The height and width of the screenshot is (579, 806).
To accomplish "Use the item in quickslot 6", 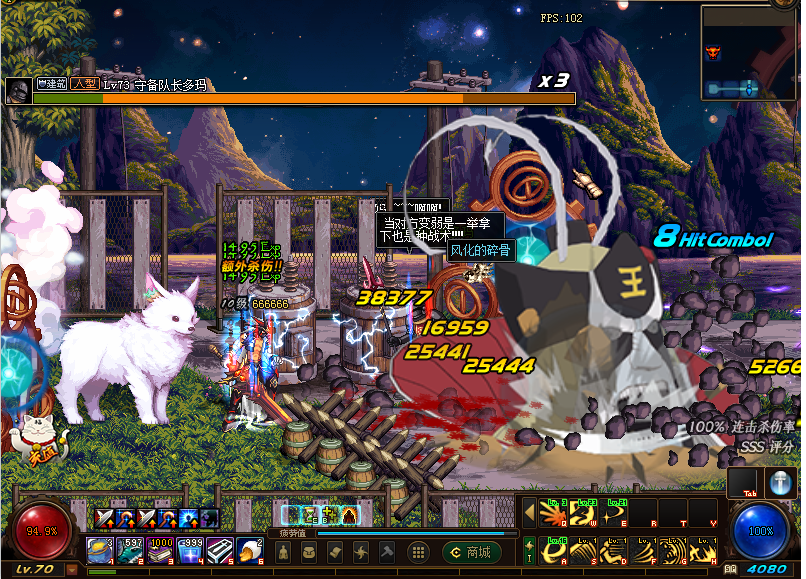I will tap(252, 550).
